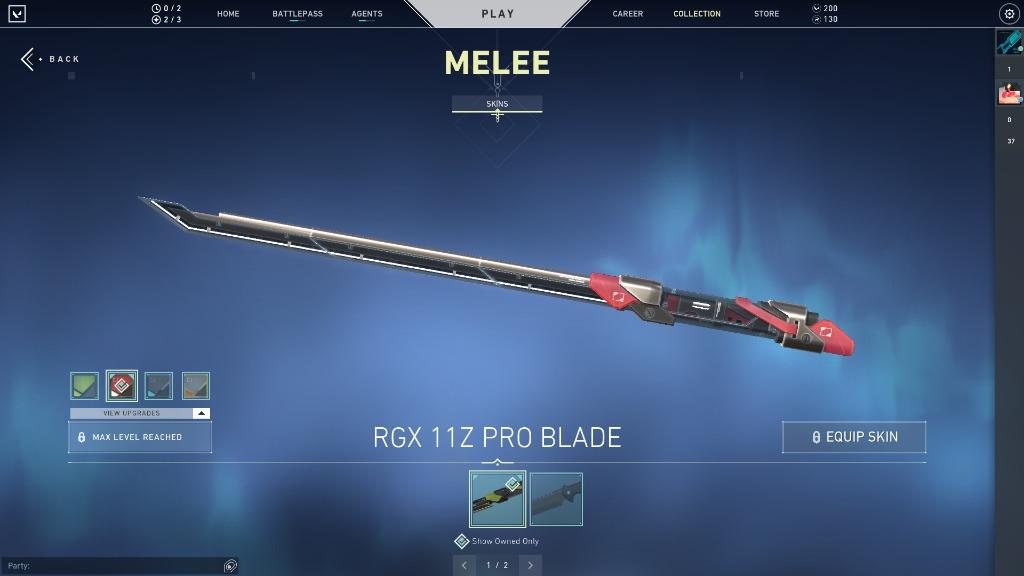Select the green color variant
Screen dimensions: 1024x576
coord(85,386)
